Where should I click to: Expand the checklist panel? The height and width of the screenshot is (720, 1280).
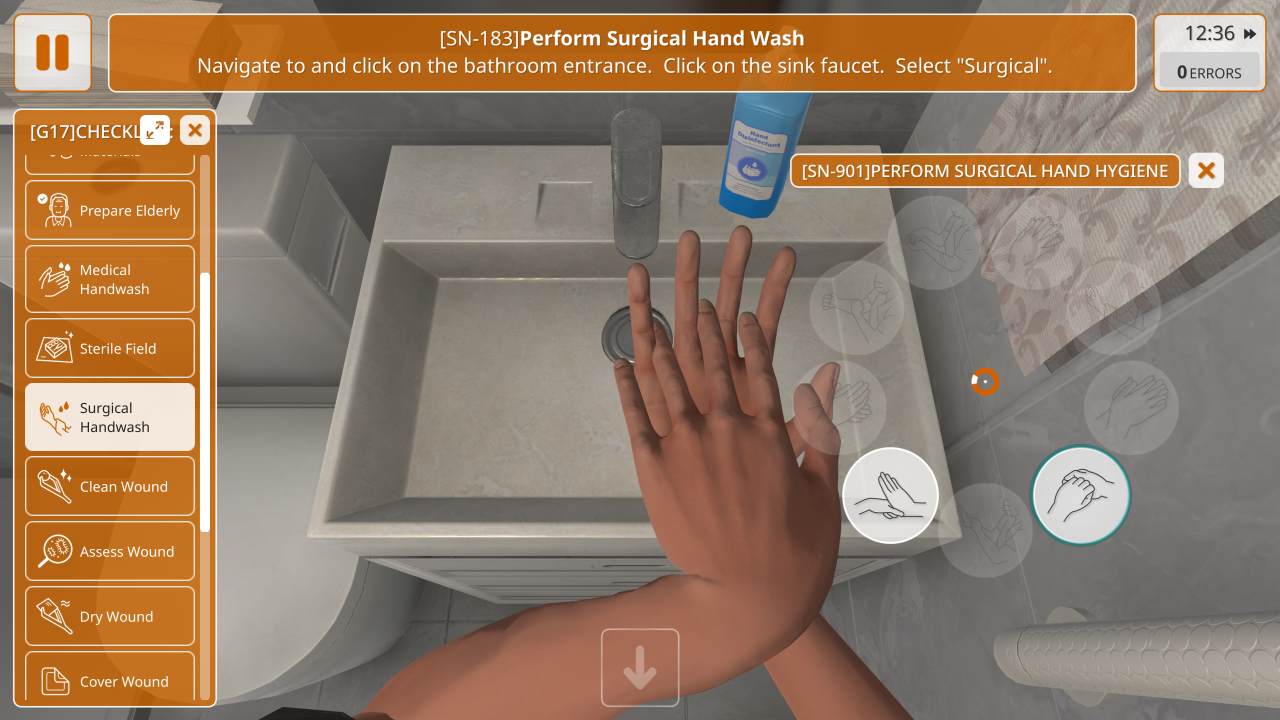[x=155, y=129]
